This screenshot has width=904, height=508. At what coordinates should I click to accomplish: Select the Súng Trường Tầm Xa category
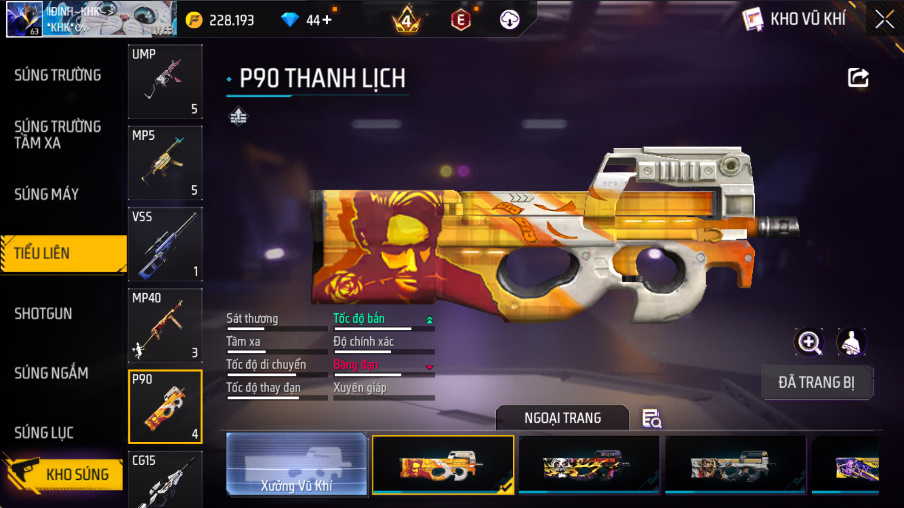57,134
